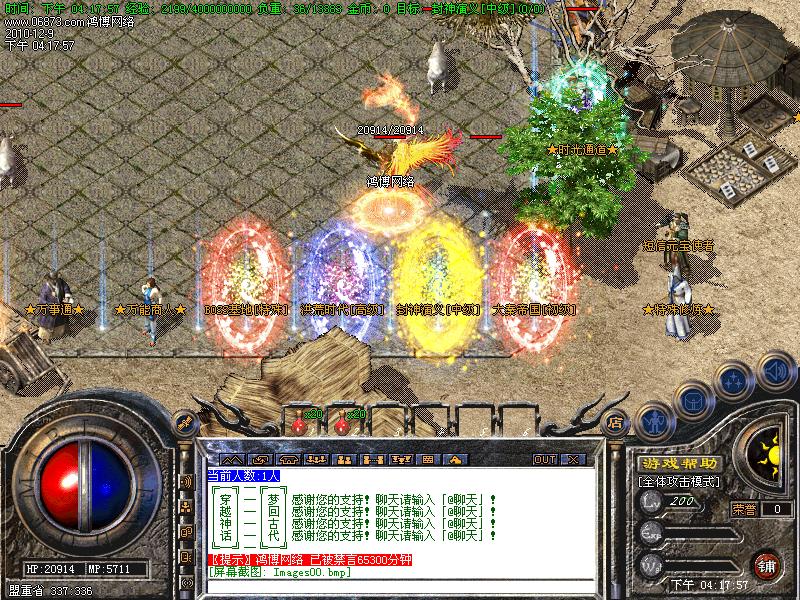Open the skills sparkle icon
800x600 pixels.
[x=734, y=381]
